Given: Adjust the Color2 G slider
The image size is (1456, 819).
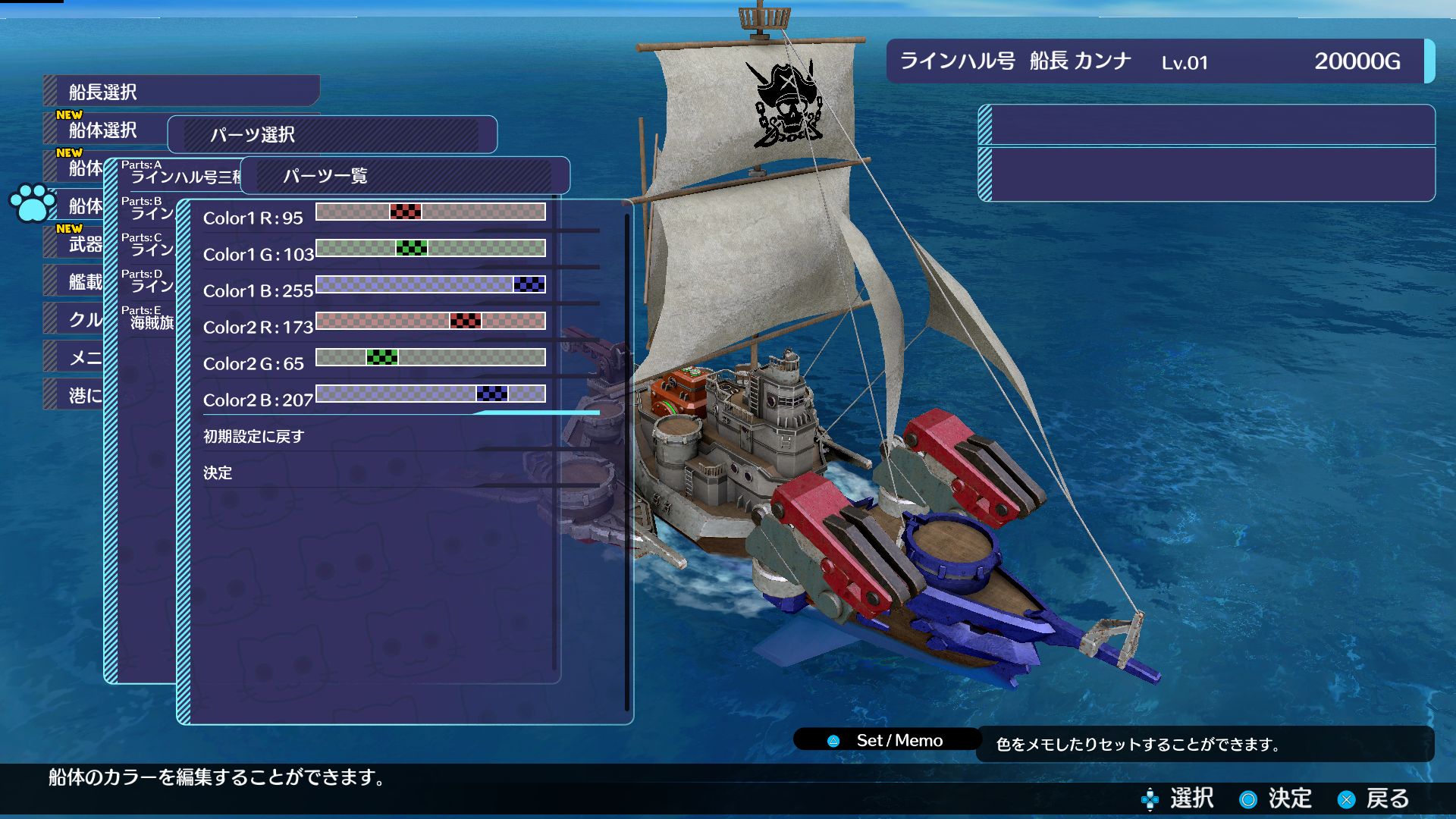Looking at the screenshot, I should [381, 357].
